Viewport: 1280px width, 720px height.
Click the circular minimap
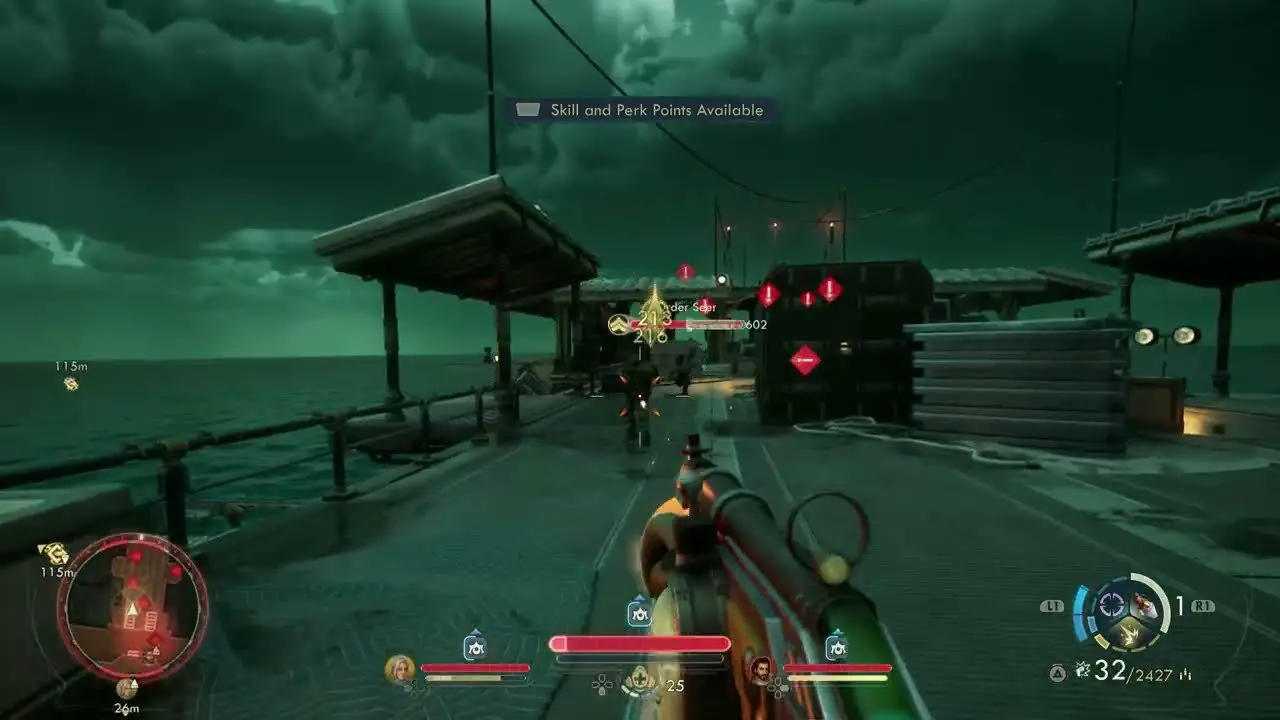(133, 607)
